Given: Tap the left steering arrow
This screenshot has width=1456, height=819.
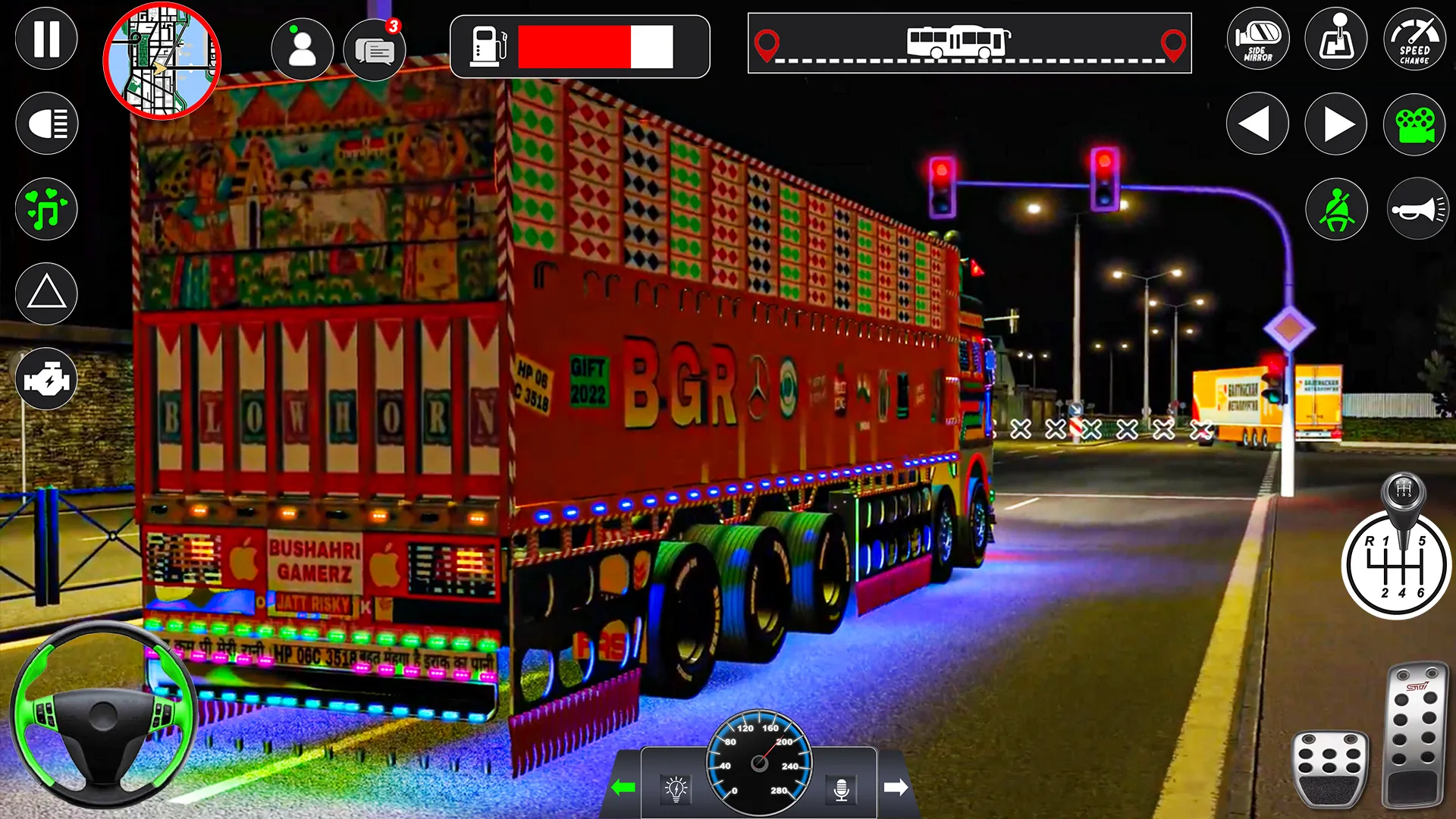Looking at the screenshot, I should [1256, 123].
